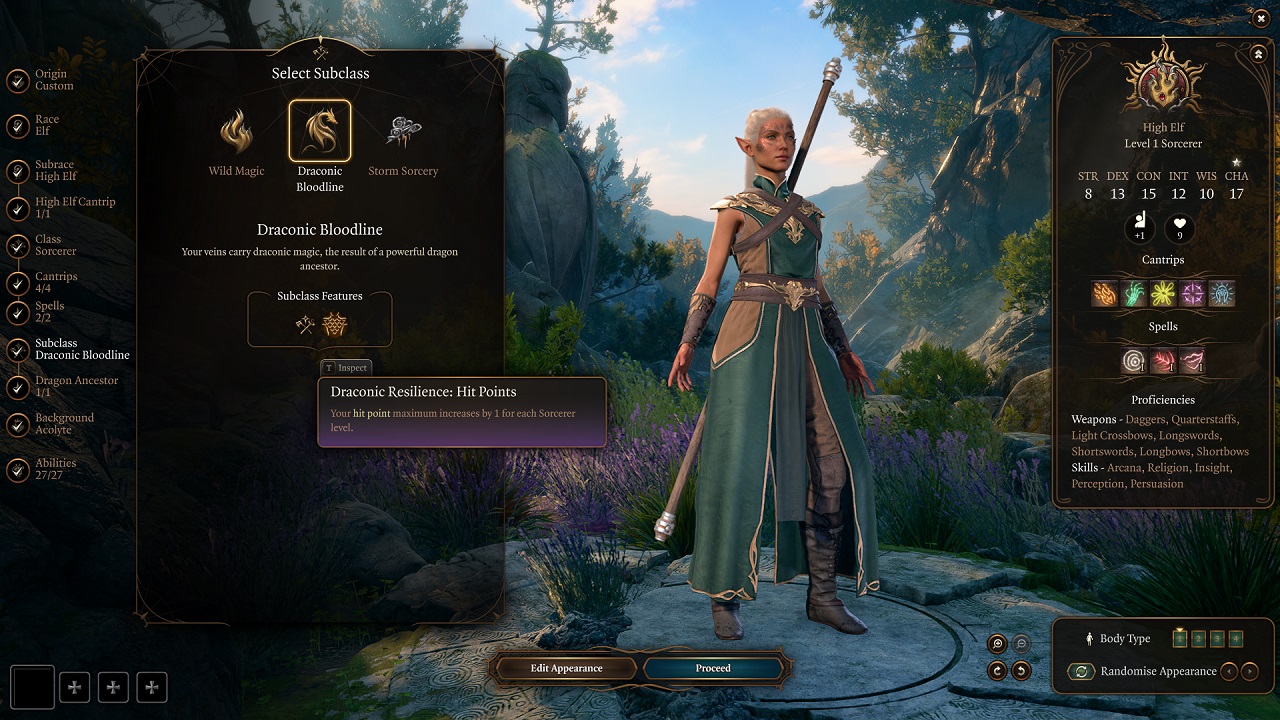The height and width of the screenshot is (720, 1280).
Task: Choose the Draconic Bloodline subclass
Action: click(320, 132)
